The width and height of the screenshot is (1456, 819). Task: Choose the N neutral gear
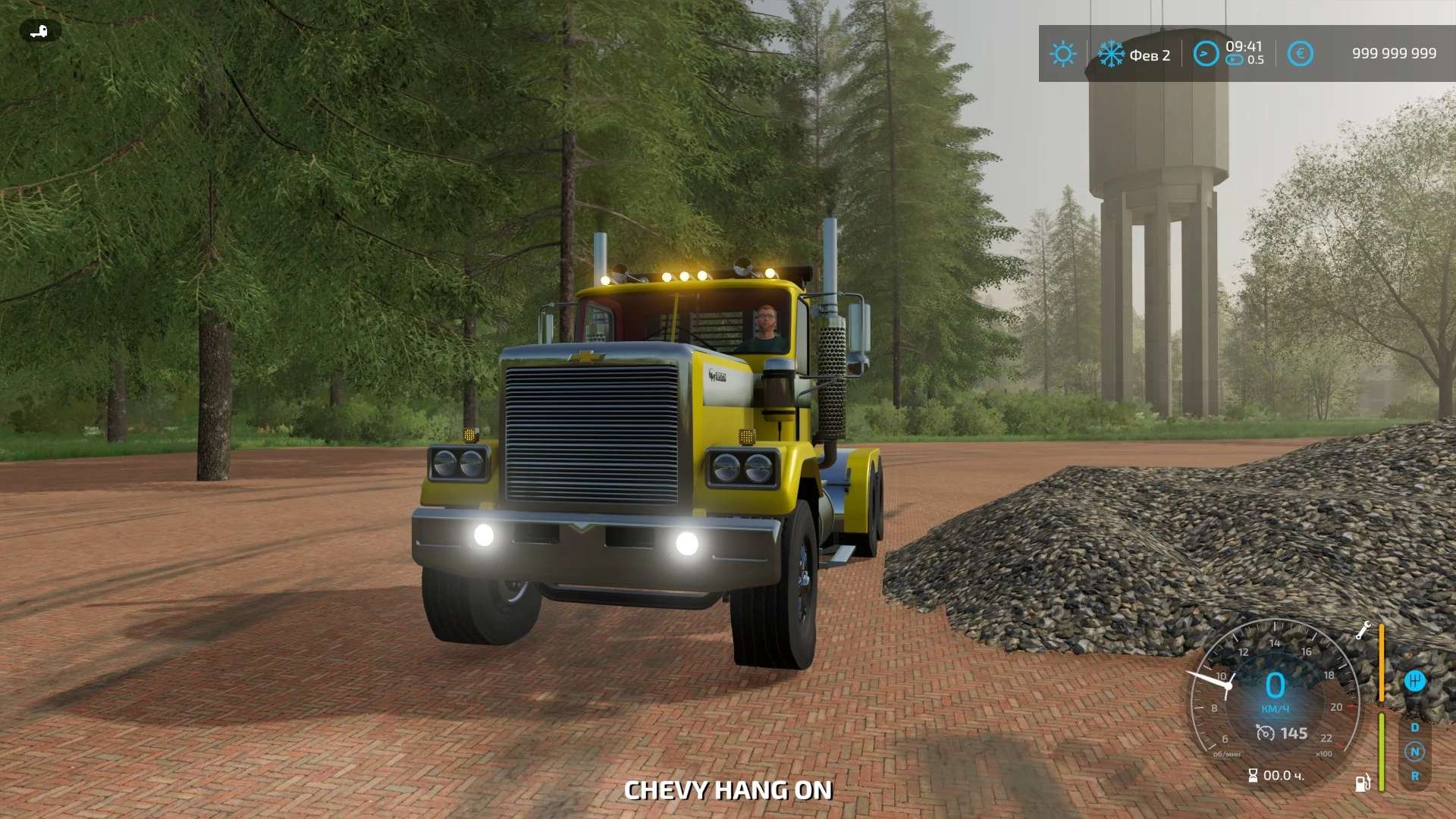tap(1414, 752)
